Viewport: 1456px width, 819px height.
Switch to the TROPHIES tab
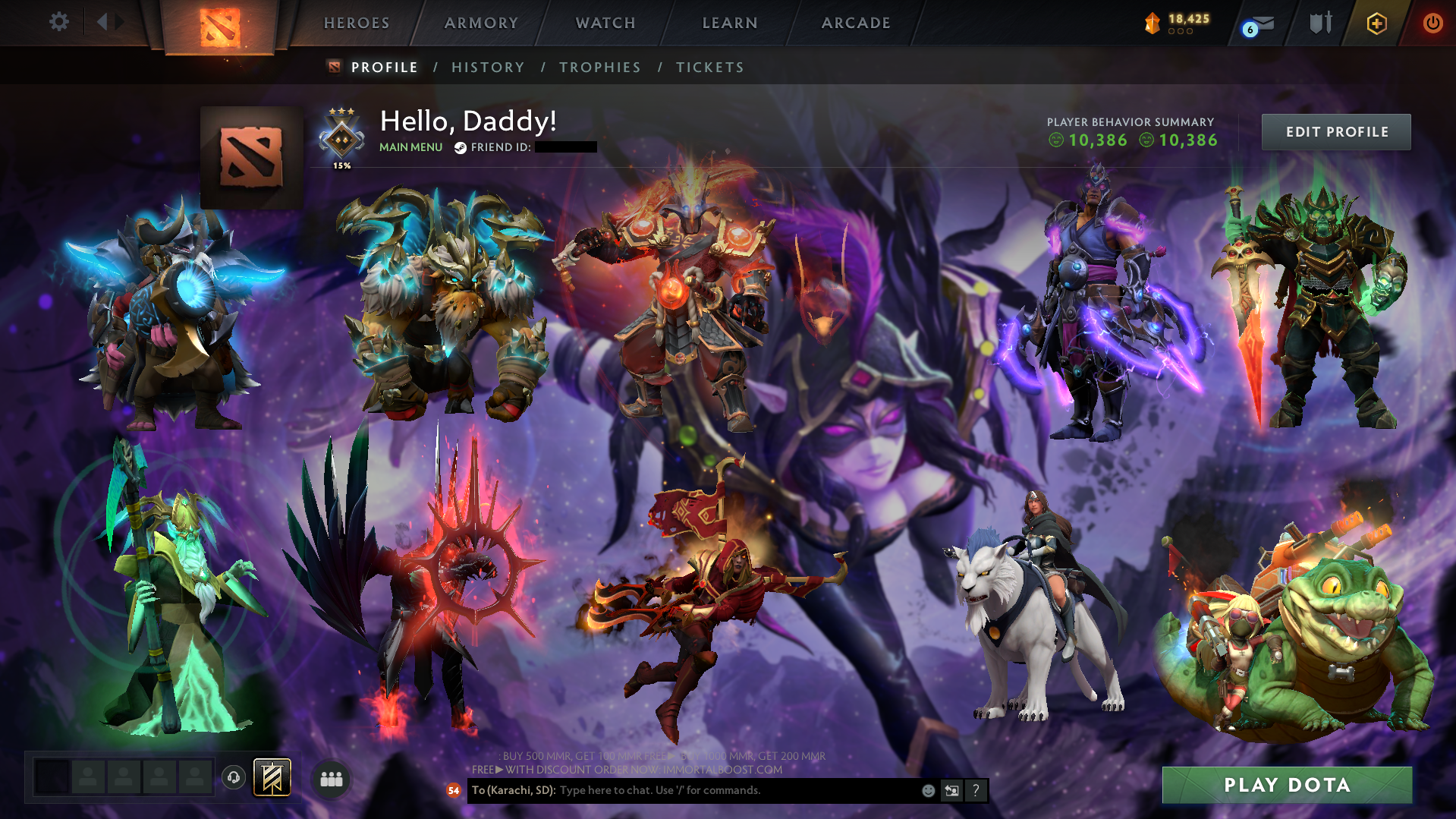[x=599, y=67]
